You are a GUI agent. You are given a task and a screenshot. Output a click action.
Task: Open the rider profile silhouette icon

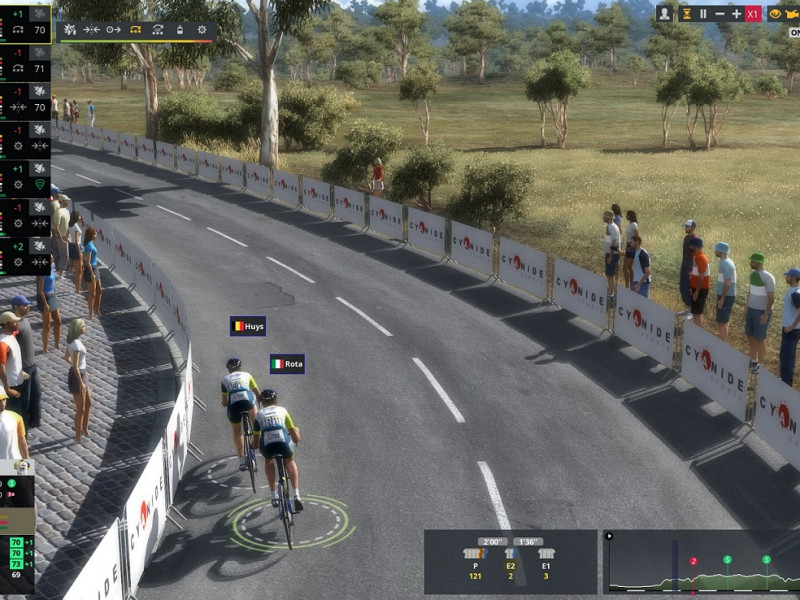[x=665, y=14]
